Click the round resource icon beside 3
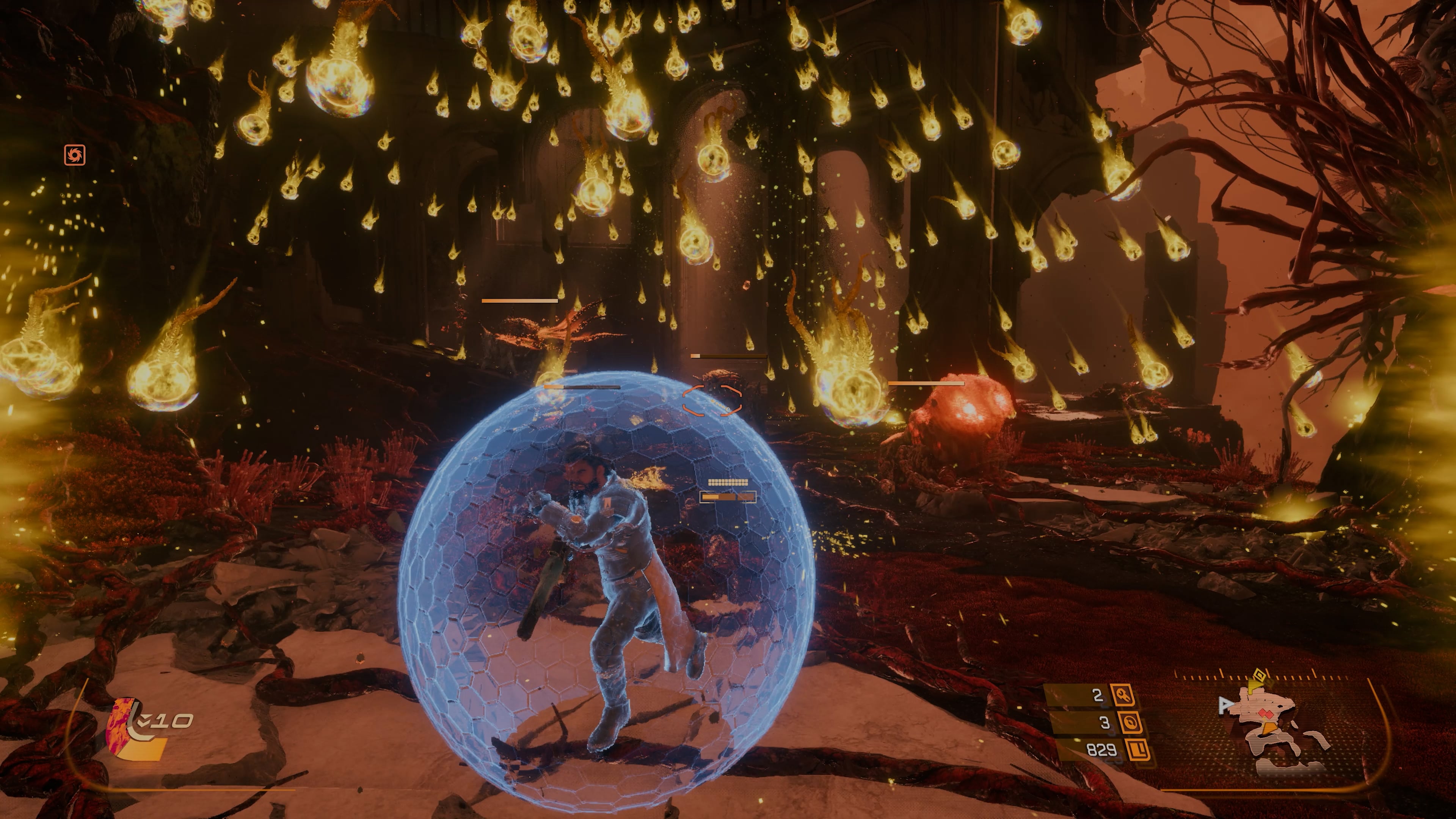Image resolution: width=1456 pixels, height=819 pixels. pos(1129,722)
